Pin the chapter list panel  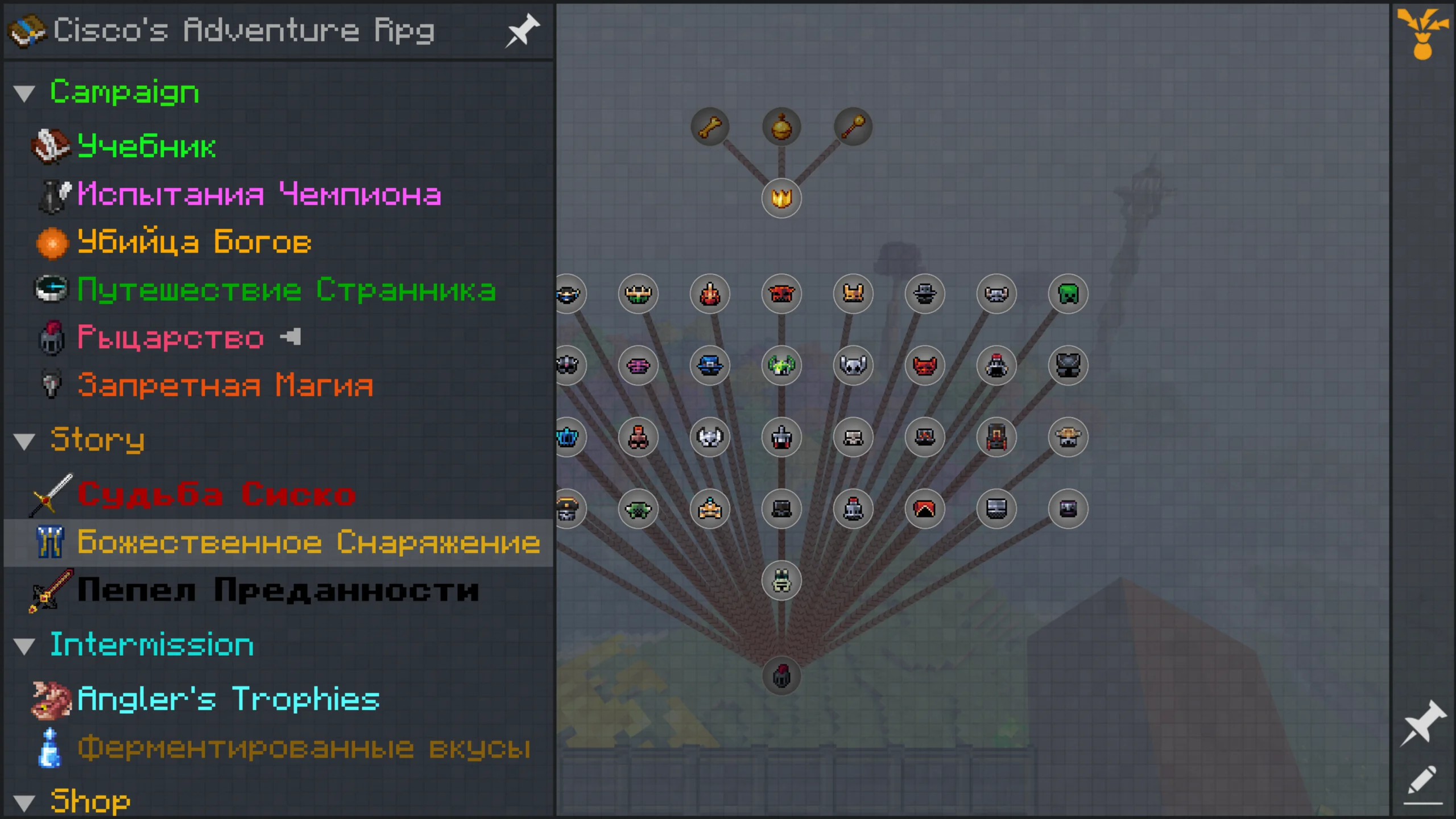[522, 31]
